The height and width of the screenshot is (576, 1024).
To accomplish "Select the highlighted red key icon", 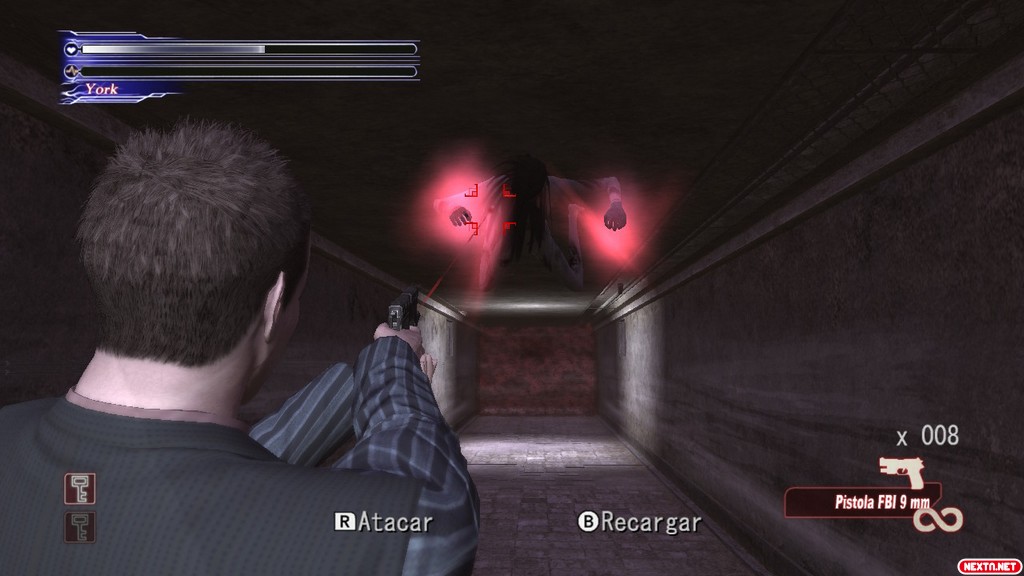I will point(80,488).
